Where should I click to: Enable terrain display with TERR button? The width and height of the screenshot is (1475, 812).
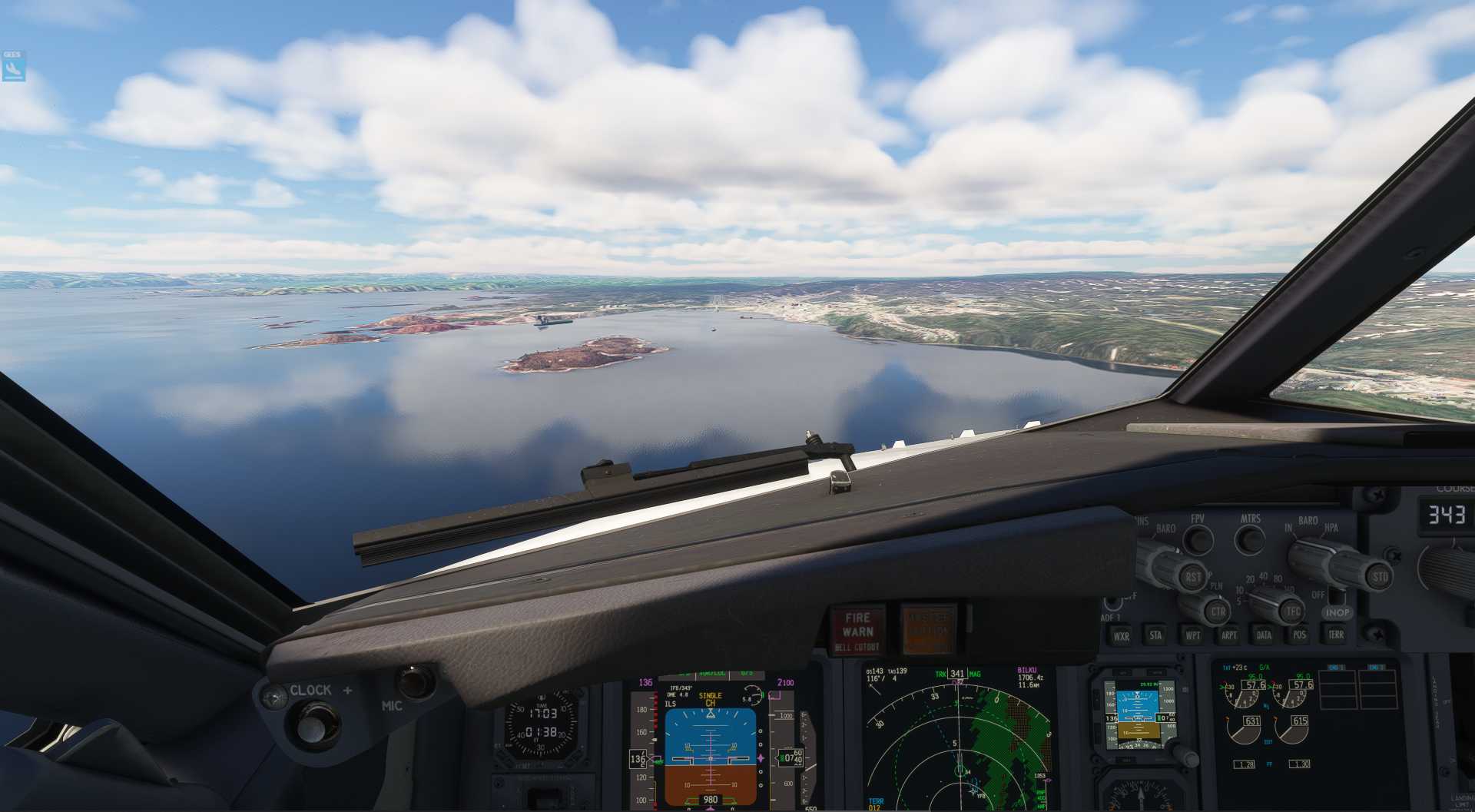1336,634
